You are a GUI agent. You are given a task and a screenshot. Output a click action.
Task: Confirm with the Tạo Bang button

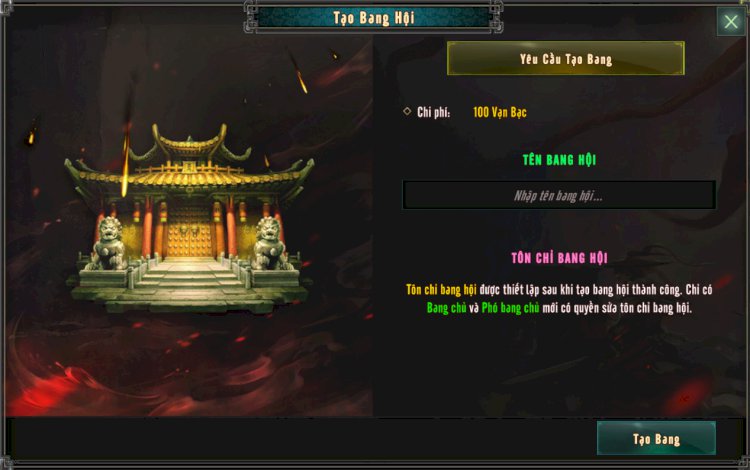click(656, 438)
